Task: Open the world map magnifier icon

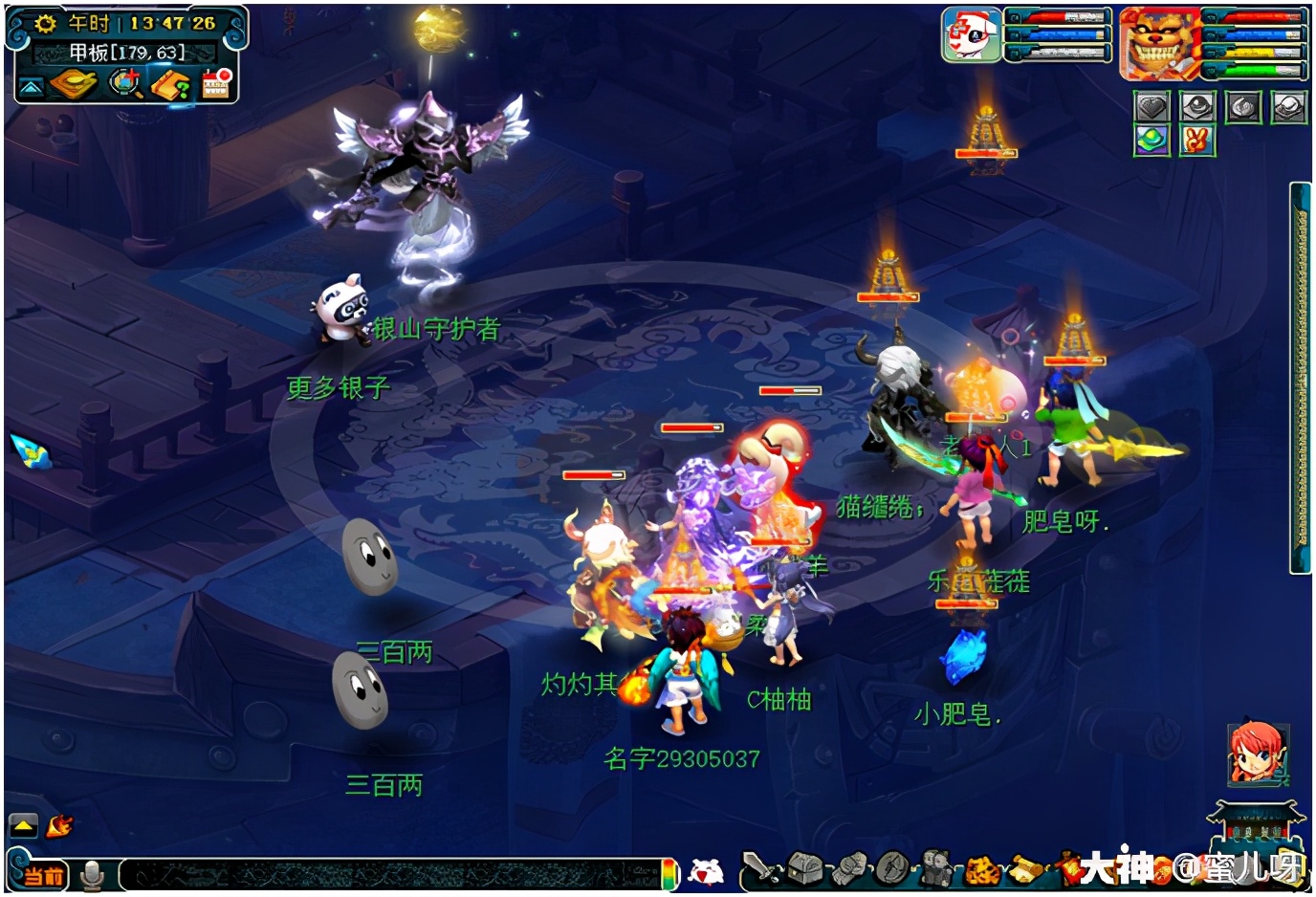Action: (x=124, y=85)
